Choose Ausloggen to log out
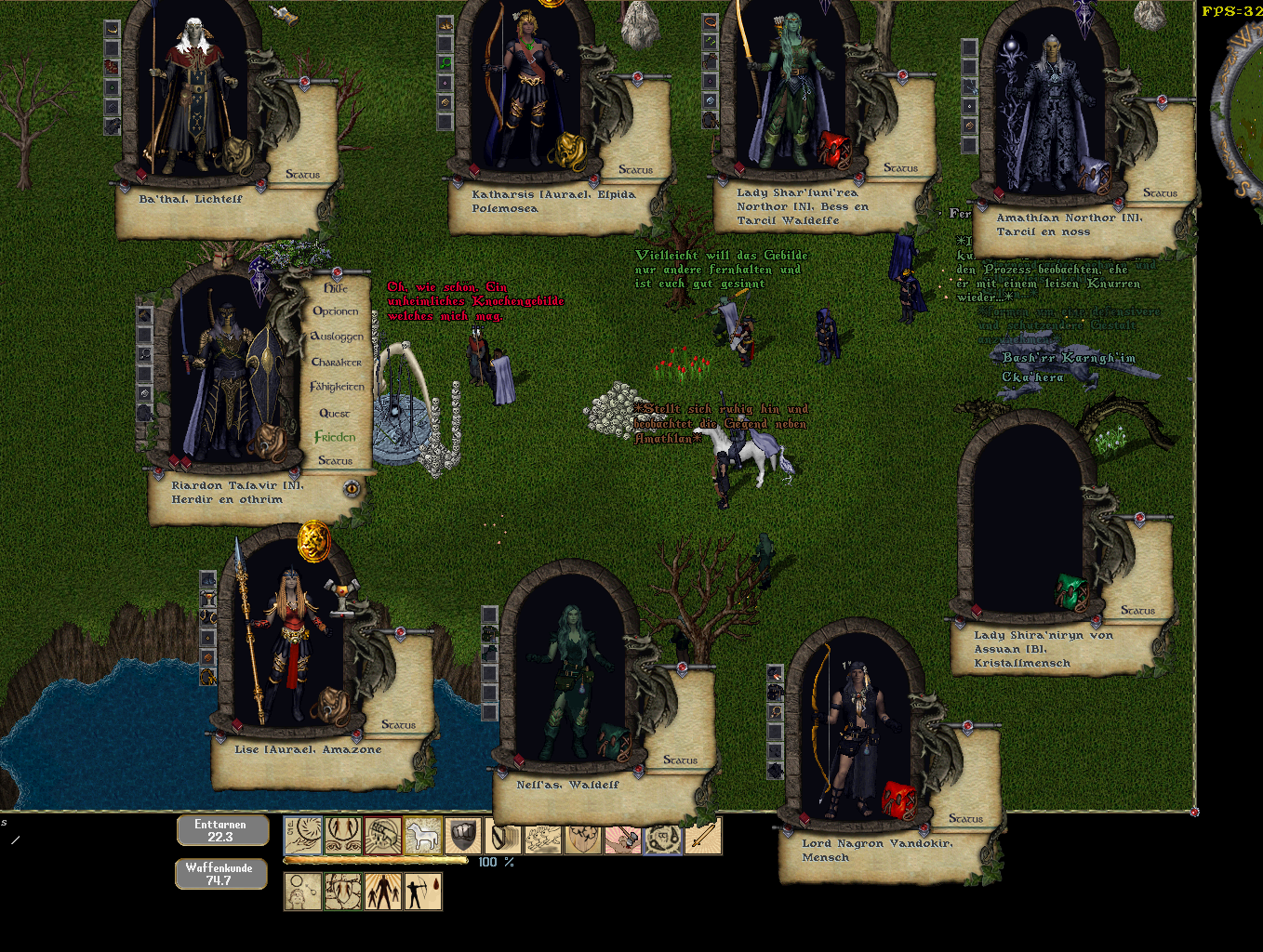This screenshot has height=952, width=1263. [337, 337]
